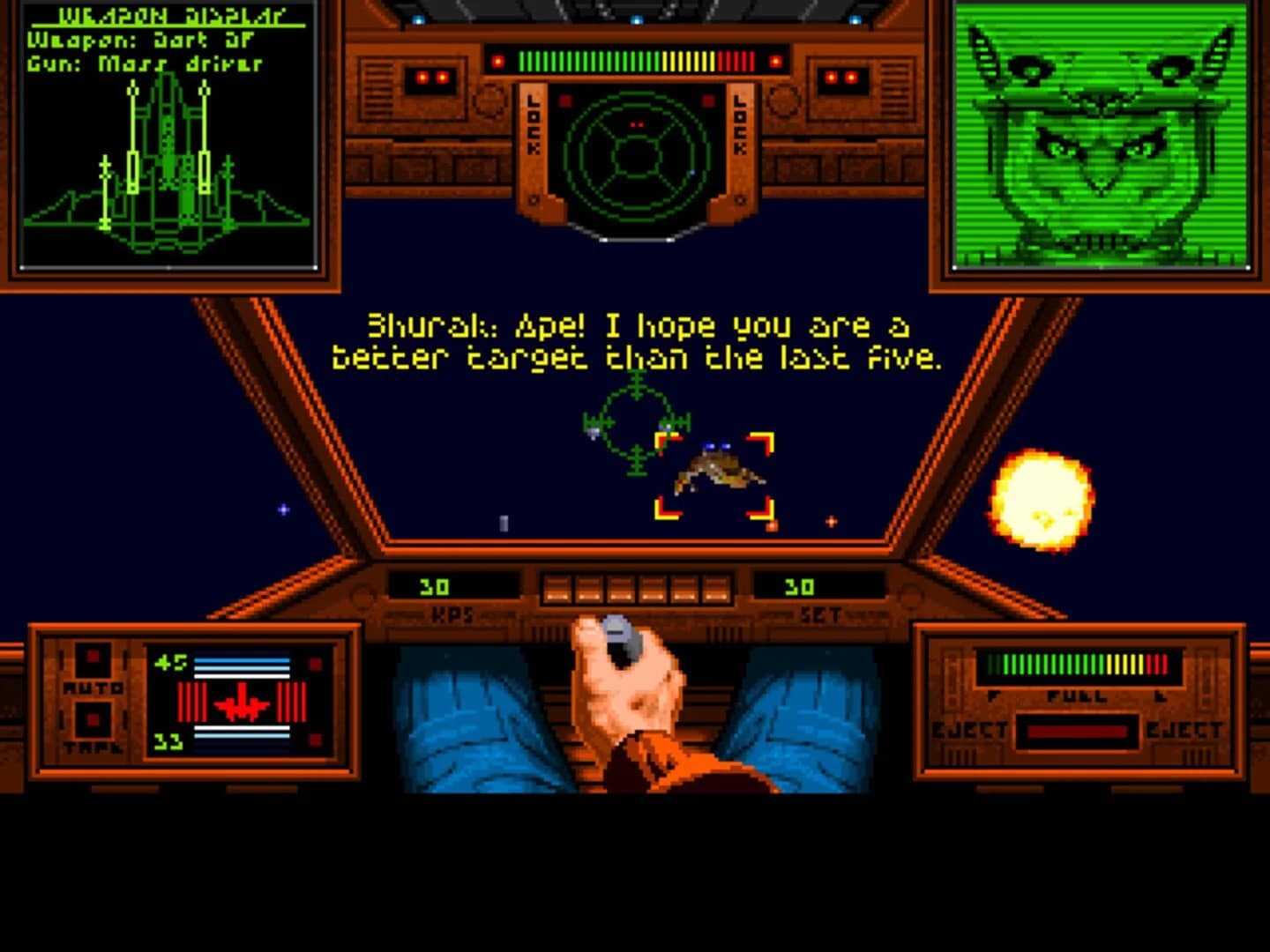Click the left LOCK indicator strip
The width and height of the screenshot is (1270, 952).
tap(531, 123)
